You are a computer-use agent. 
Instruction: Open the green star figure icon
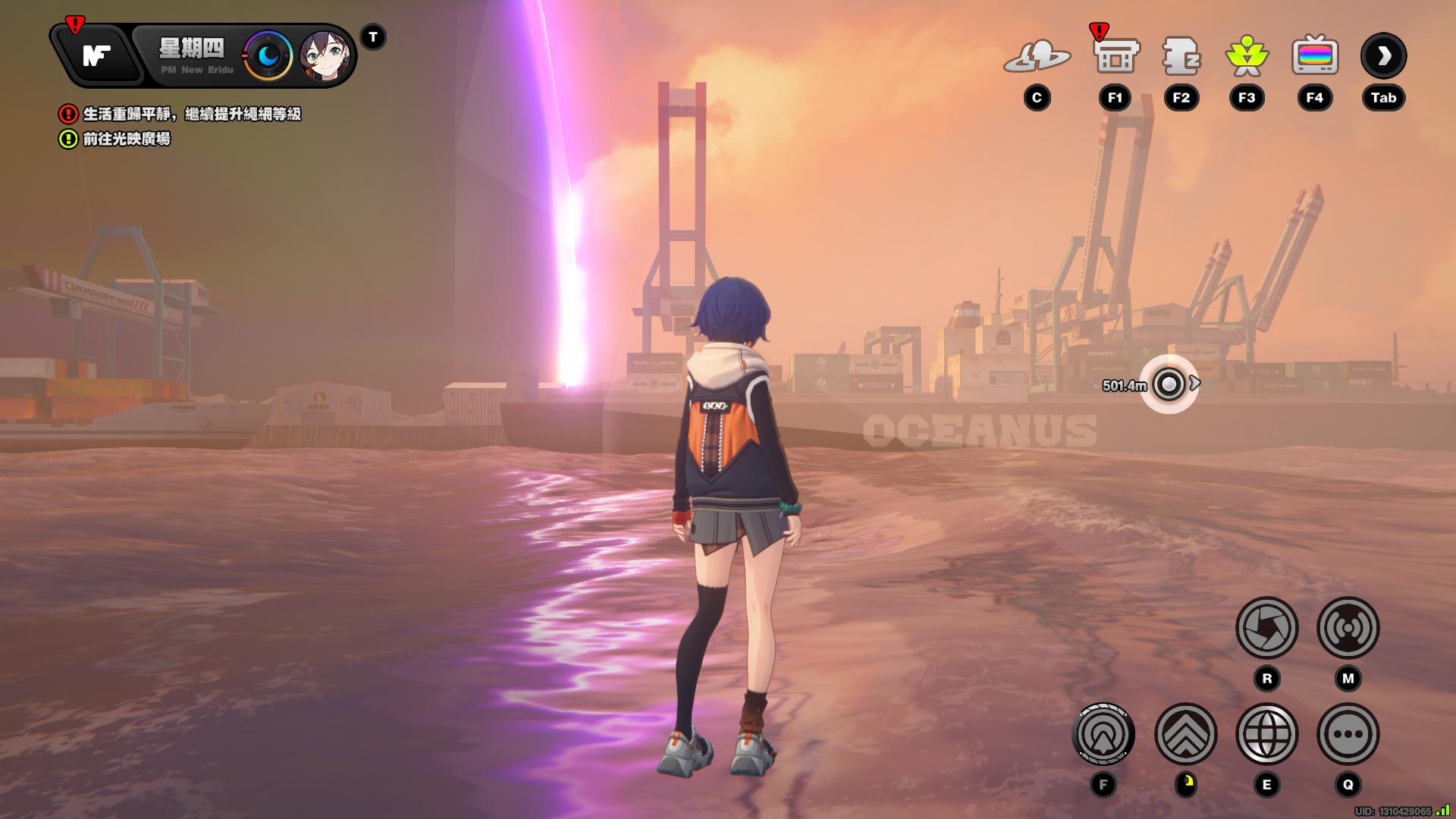coord(1247,57)
